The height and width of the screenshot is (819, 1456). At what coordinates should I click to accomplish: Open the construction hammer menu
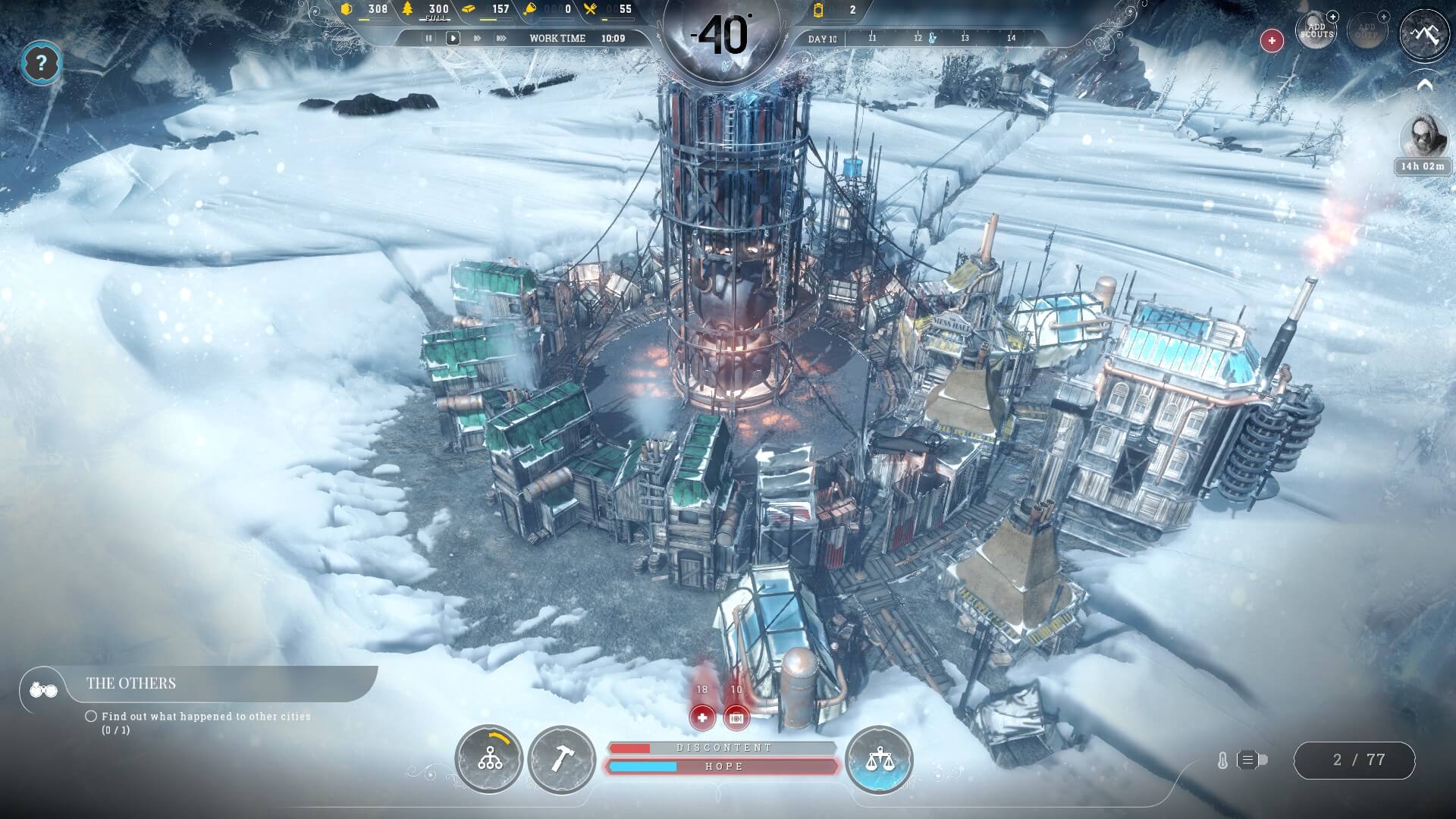(x=562, y=759)
